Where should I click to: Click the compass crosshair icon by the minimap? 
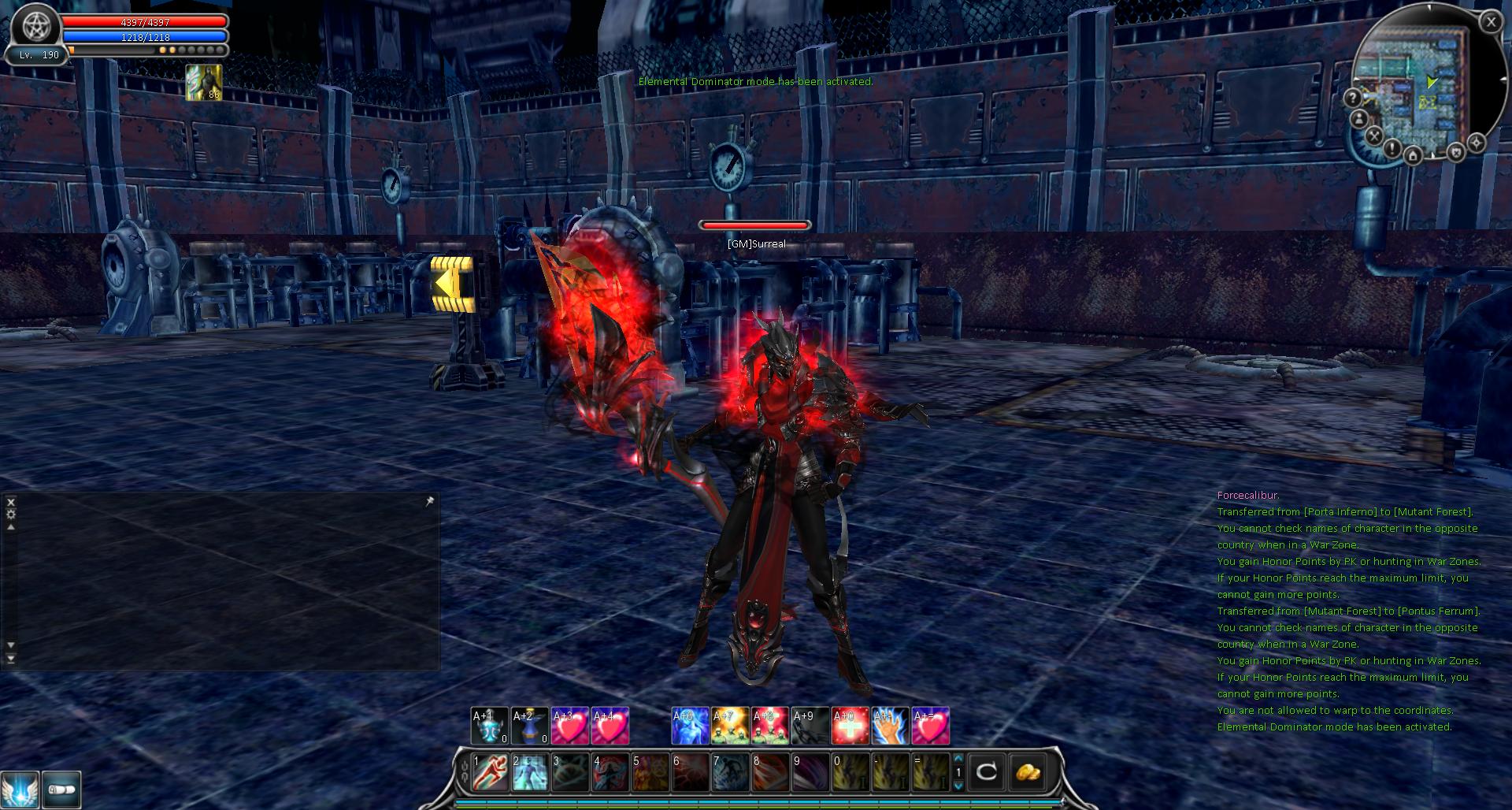(1478, 141)
